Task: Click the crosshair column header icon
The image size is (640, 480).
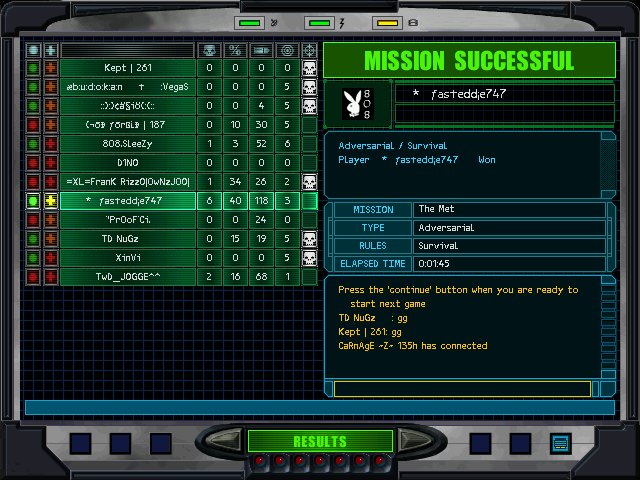Action: click(x=310, y=49)
